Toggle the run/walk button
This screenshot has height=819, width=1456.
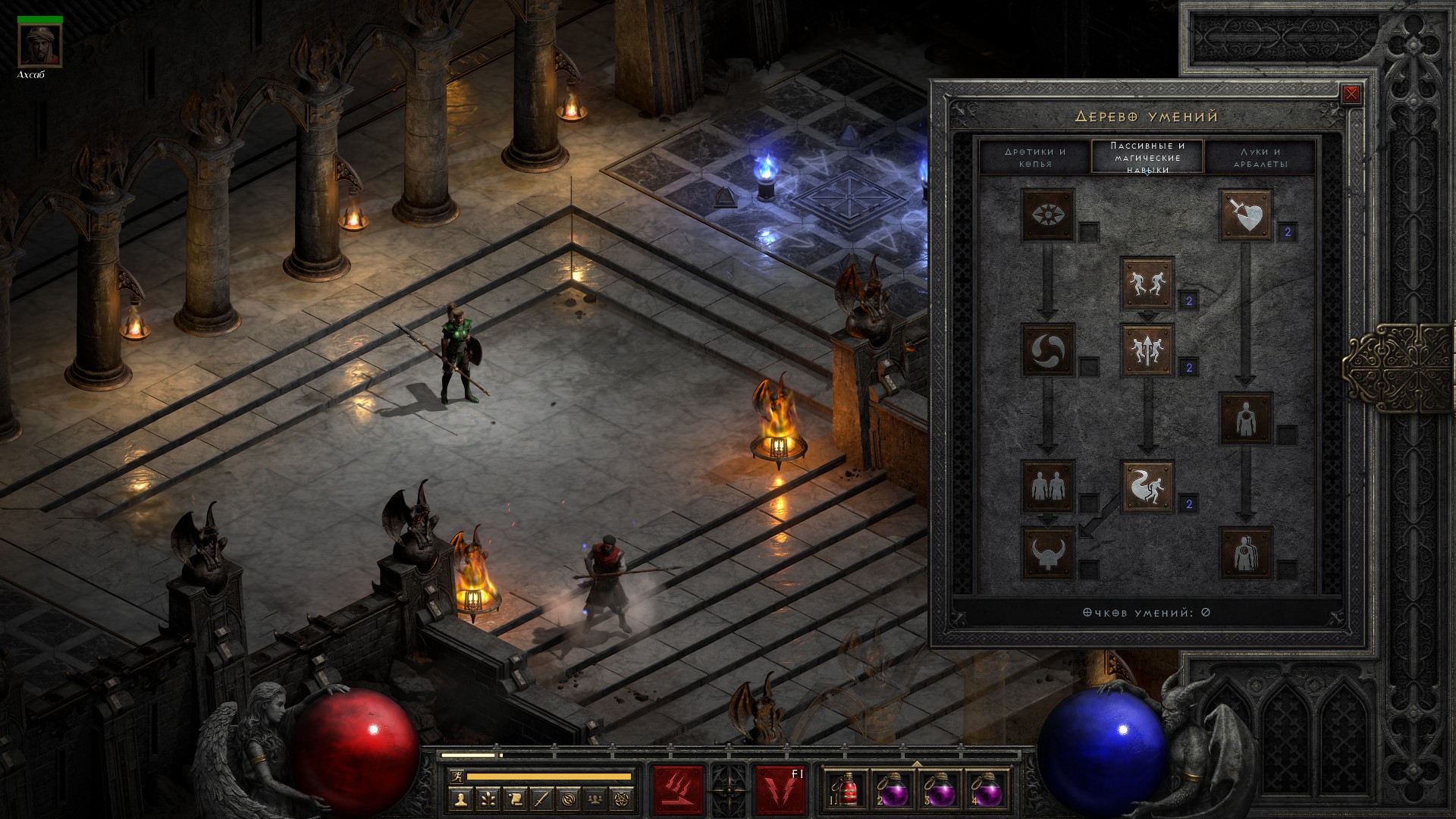[x=456, y=776]
